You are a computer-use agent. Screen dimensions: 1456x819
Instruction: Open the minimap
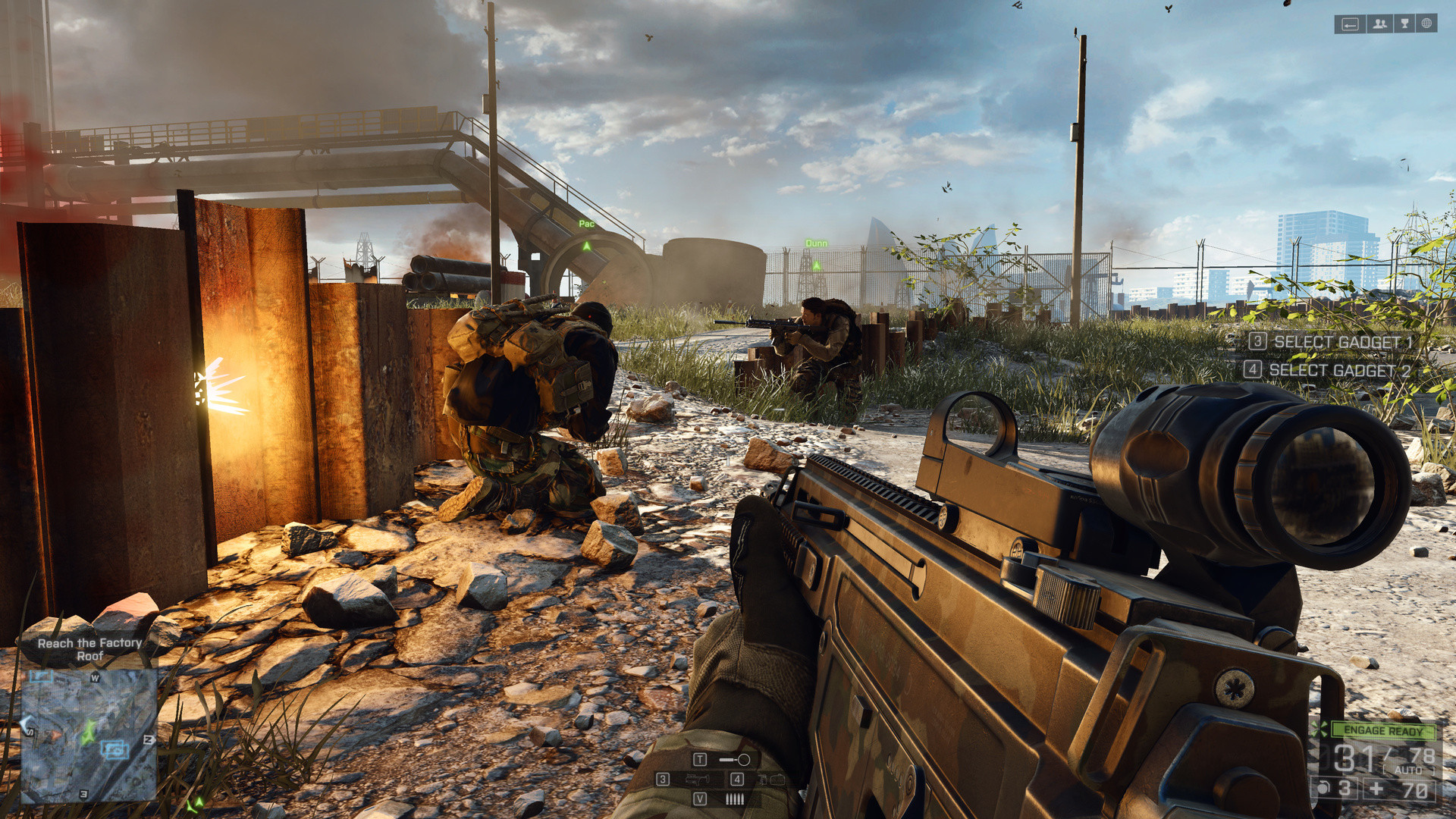tap(89, 736)
